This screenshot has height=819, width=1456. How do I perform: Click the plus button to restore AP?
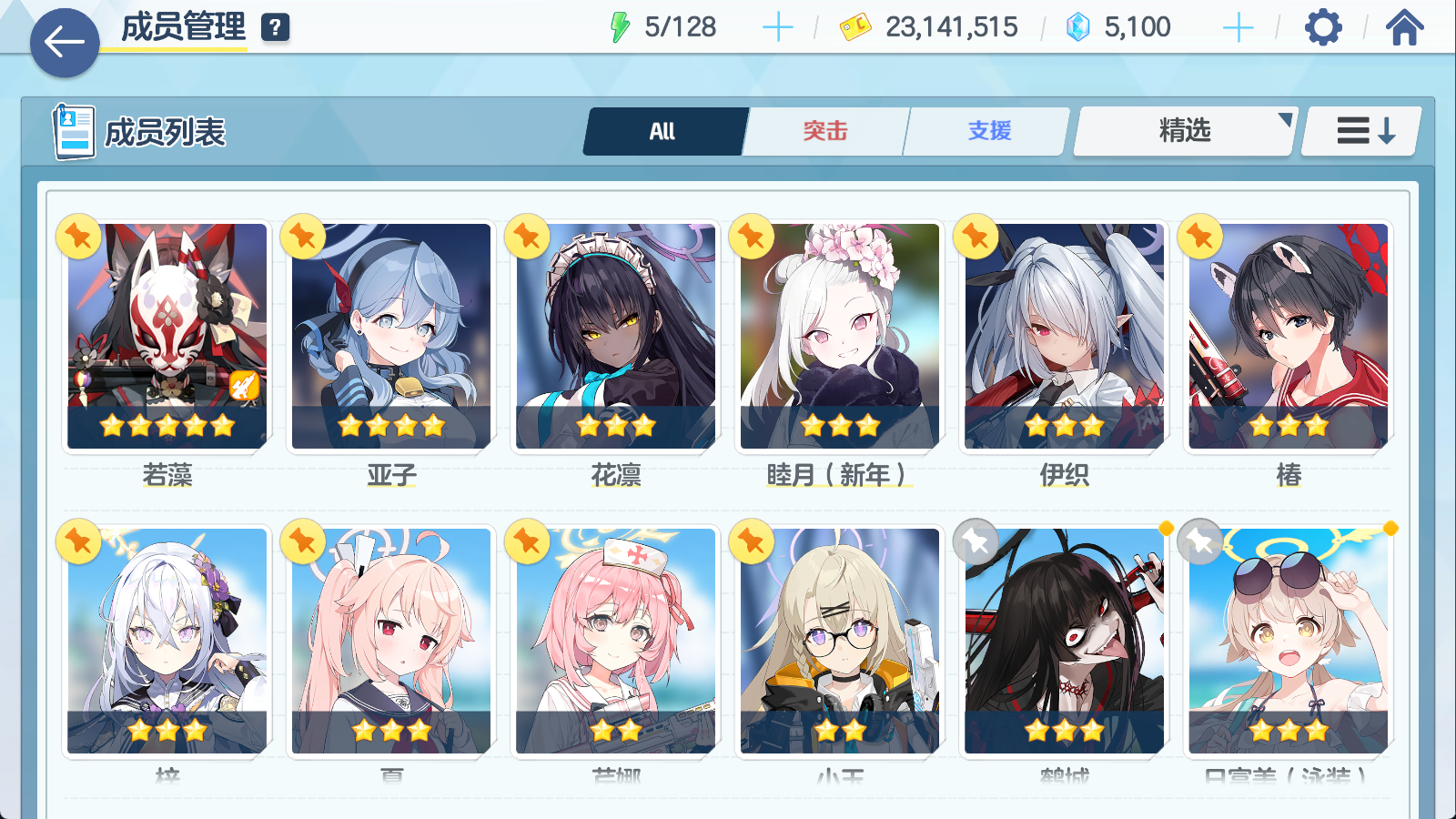click(x=777, y=26)
